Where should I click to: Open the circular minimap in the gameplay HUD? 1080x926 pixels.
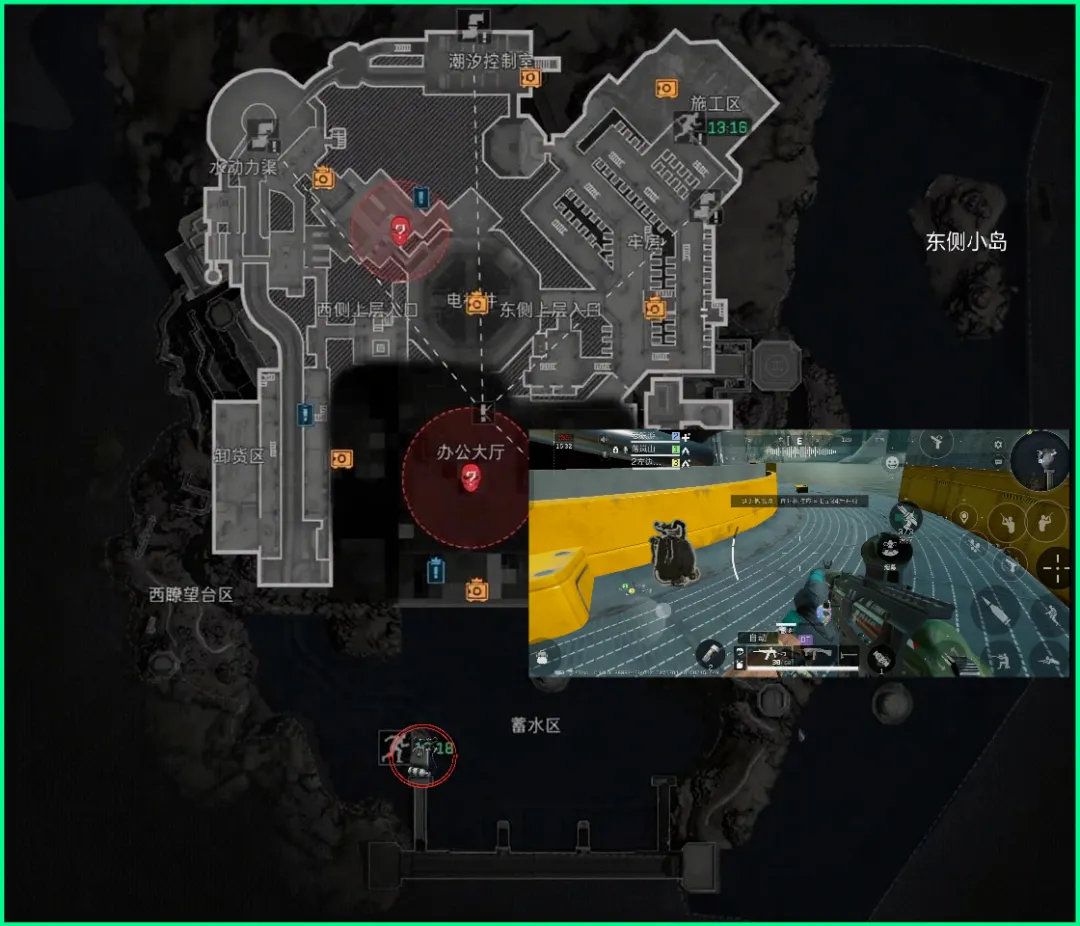click(x=1041, y=461)
